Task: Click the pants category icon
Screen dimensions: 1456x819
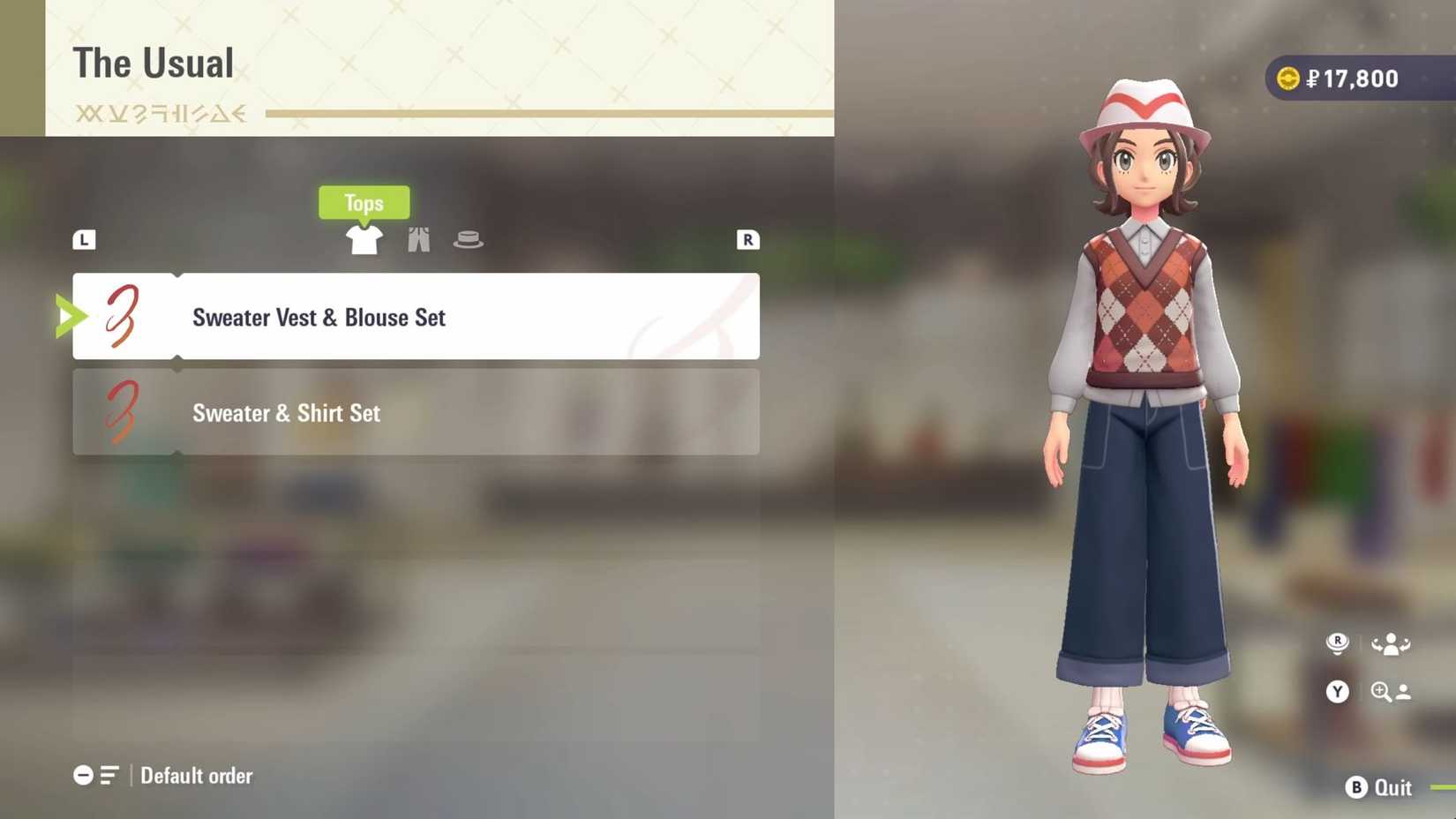Action: click(418, 238)
